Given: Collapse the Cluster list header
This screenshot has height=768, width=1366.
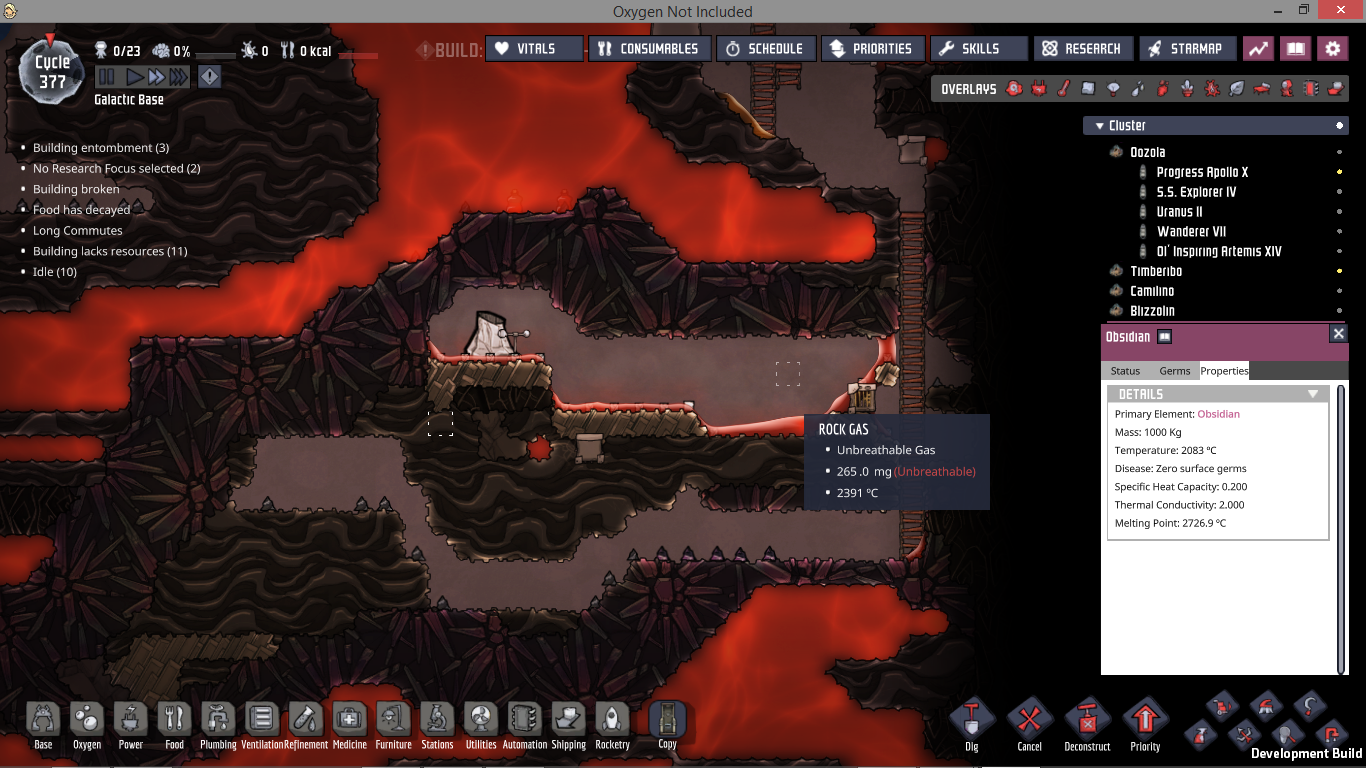Looking at the screenshot, I should (1100, 126).
